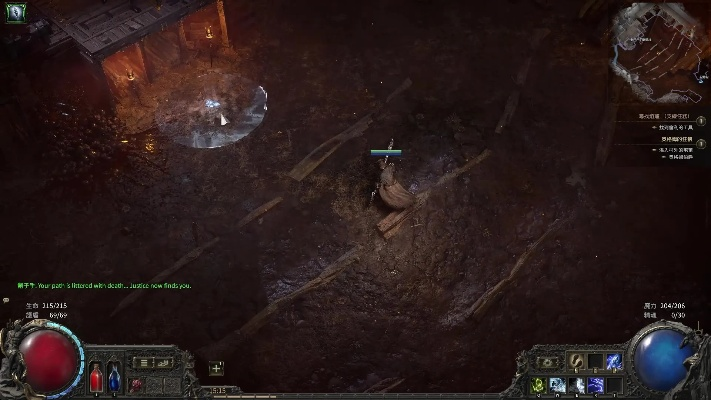Viewport: 711px width, 400px height.
Task: Open the three-line menu button
Action: pos(144,362)
